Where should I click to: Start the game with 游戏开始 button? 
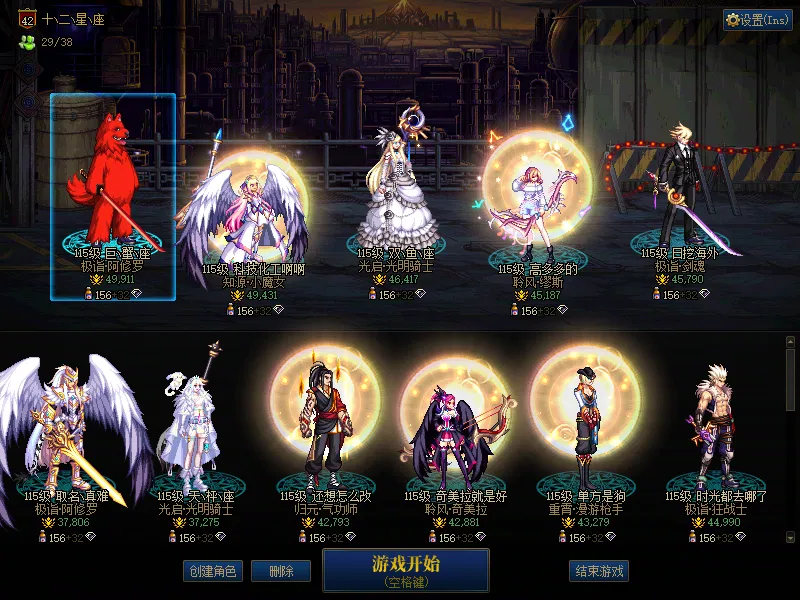405,569
